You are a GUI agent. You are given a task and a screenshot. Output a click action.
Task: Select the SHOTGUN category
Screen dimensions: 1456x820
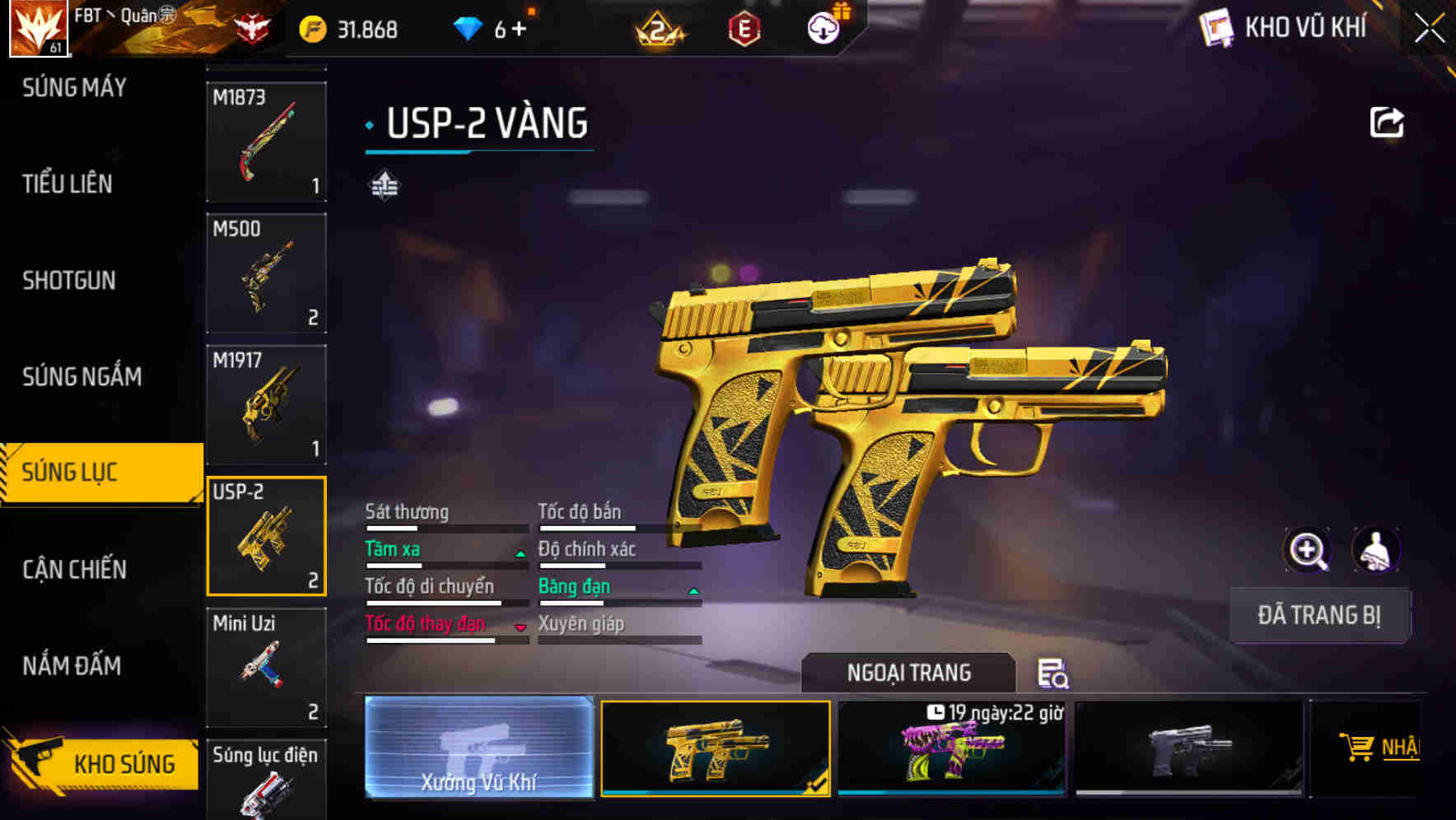[69, 280]
